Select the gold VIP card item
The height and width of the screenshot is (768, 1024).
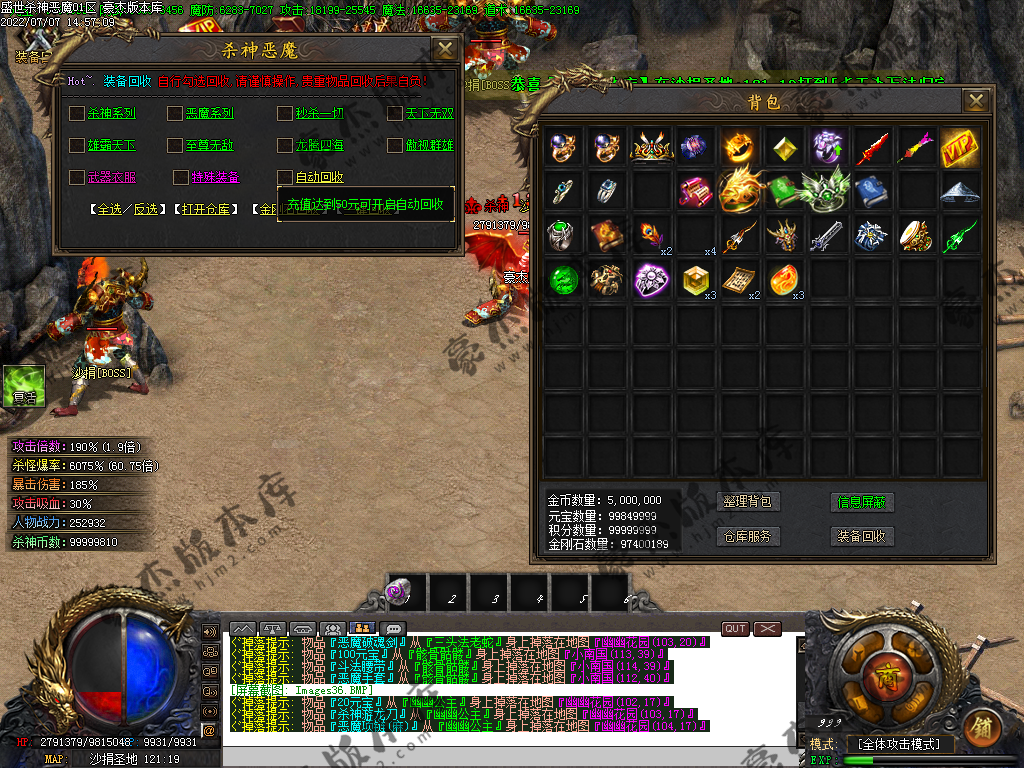(959, 147)
